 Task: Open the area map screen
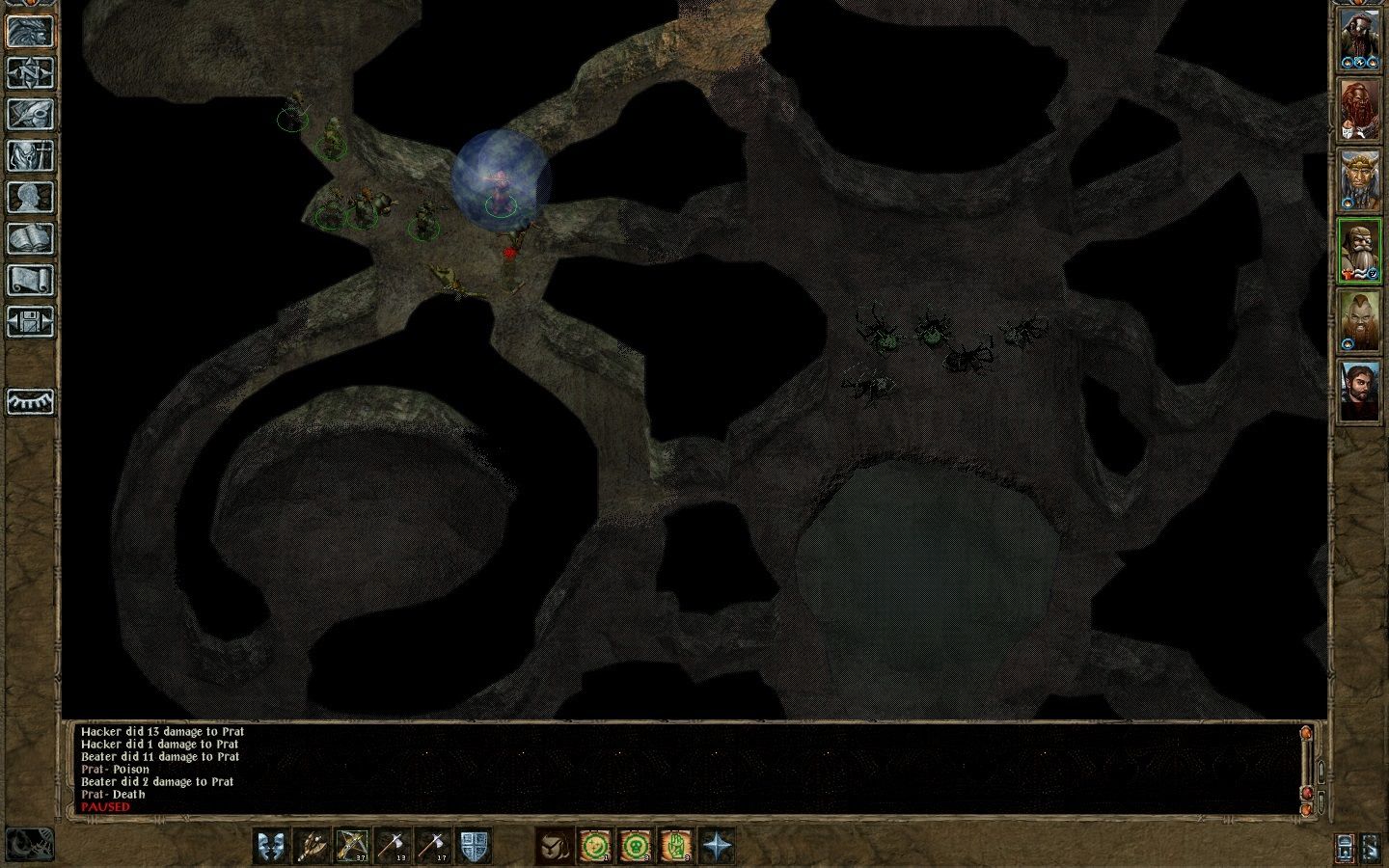[x=30, y=72]
